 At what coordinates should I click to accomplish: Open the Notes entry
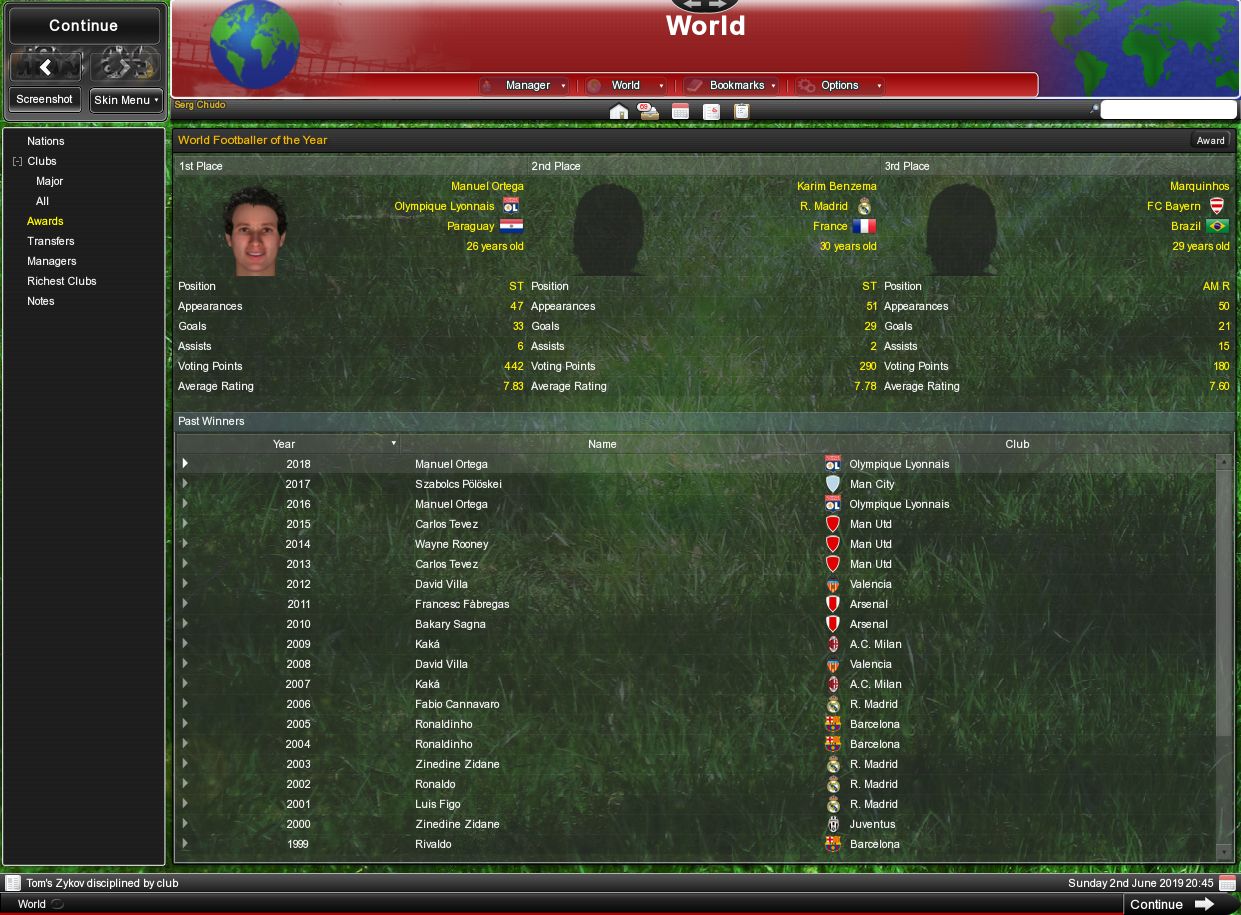[41, 301]
